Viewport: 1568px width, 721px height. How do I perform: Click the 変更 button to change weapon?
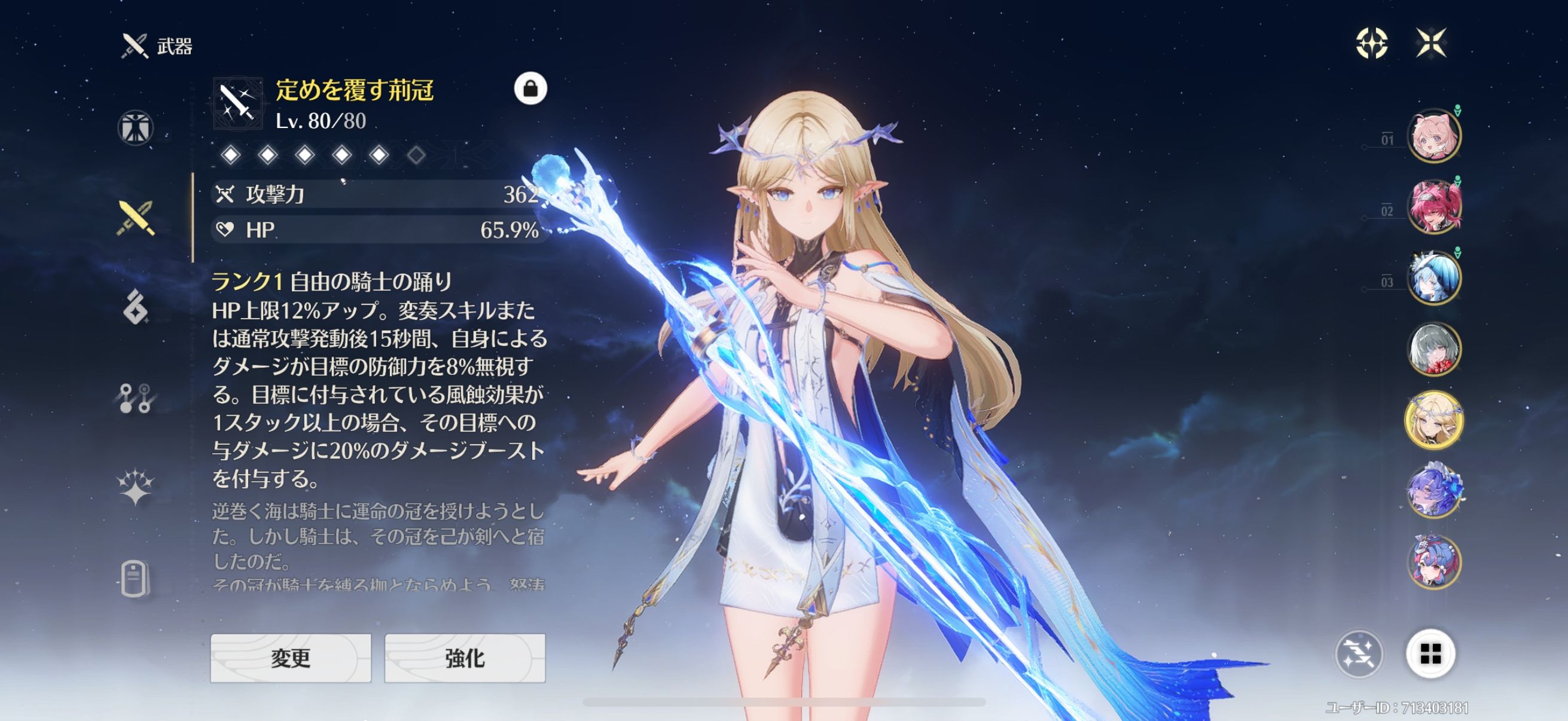[x=291, y=658]
